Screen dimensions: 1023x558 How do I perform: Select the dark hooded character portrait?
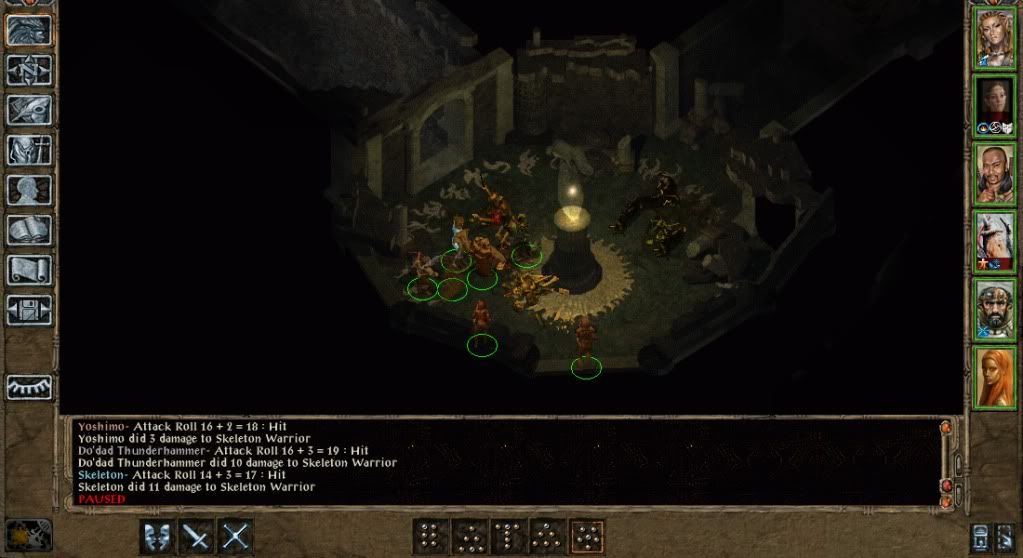pyautogui.click(x=994, y=106)
